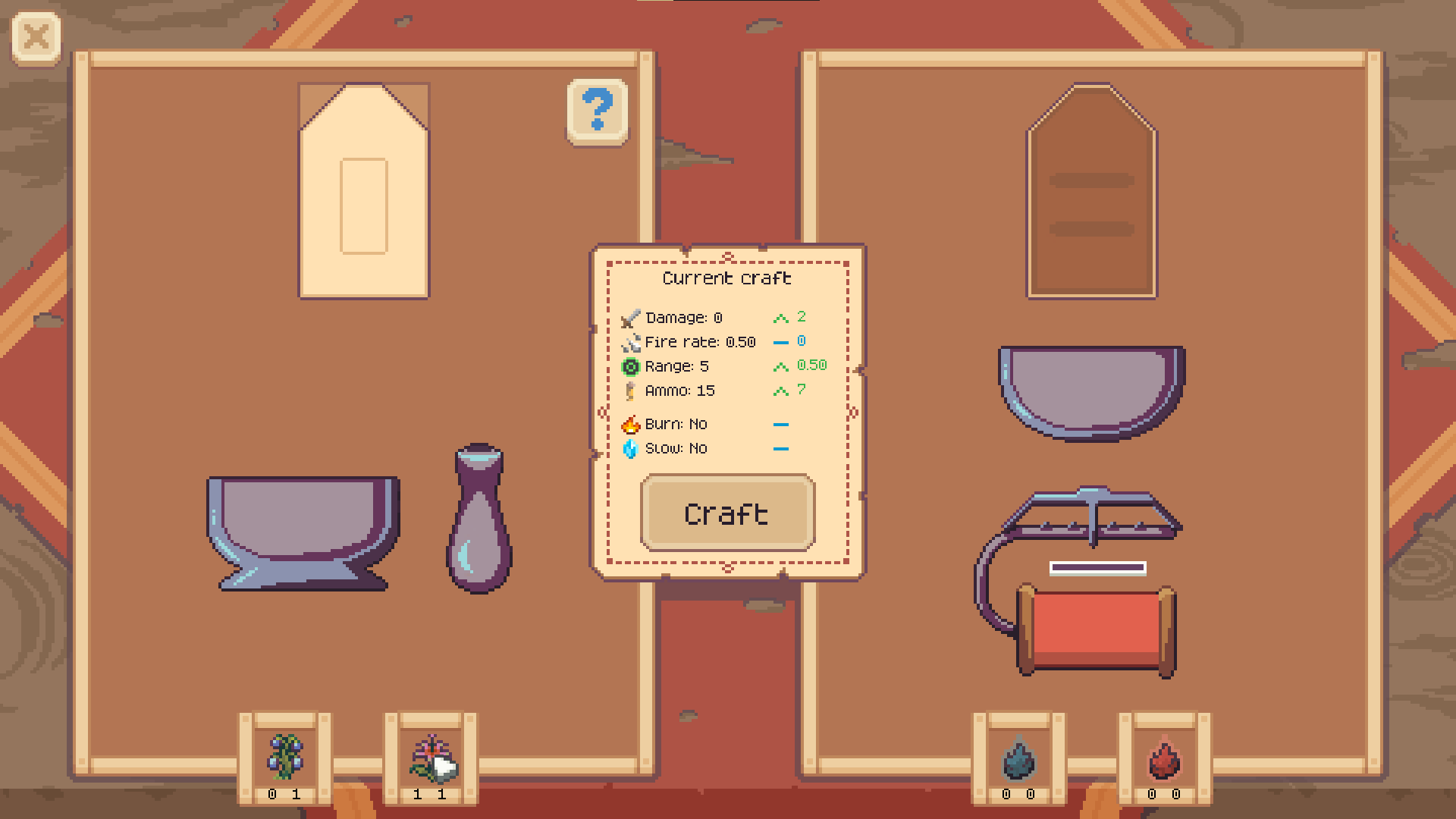Open the blue question mark help
This screenshot has height=819, width=1456.
point(598,111)
